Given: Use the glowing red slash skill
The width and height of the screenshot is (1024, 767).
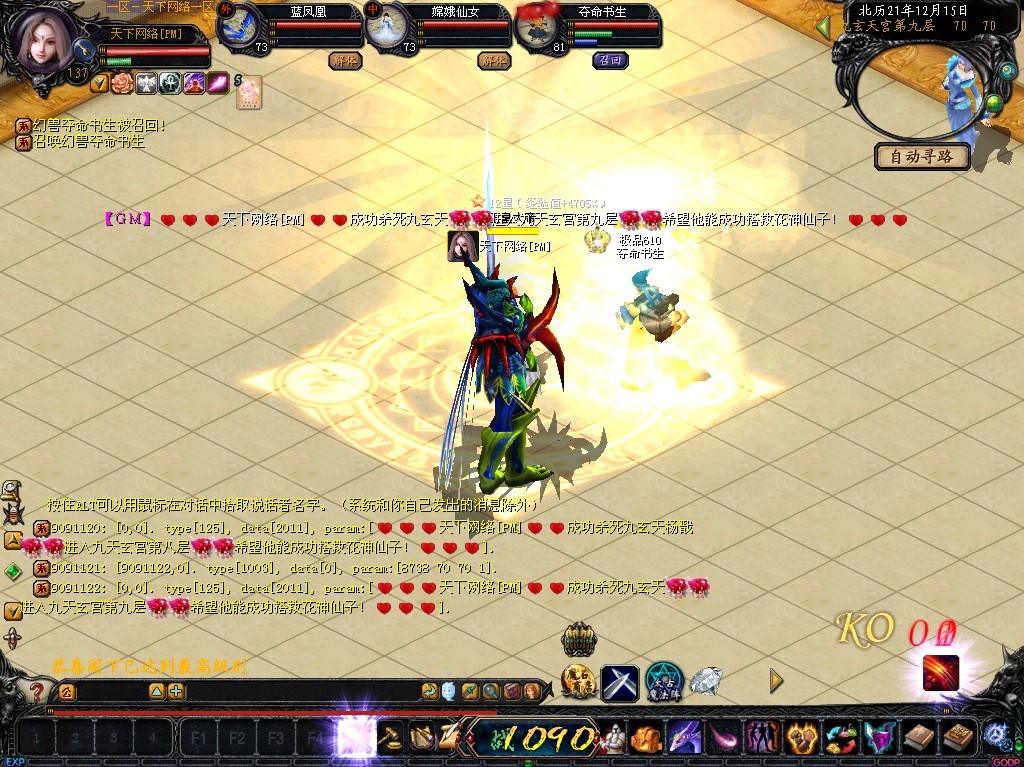Looking at the screenshot, I should pos(940,673).
